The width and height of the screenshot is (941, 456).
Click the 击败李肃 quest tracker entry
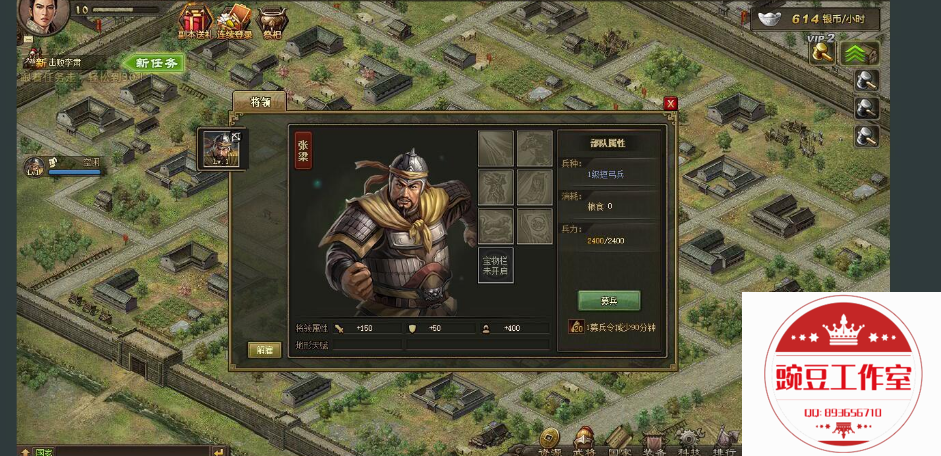pos(62,62)
